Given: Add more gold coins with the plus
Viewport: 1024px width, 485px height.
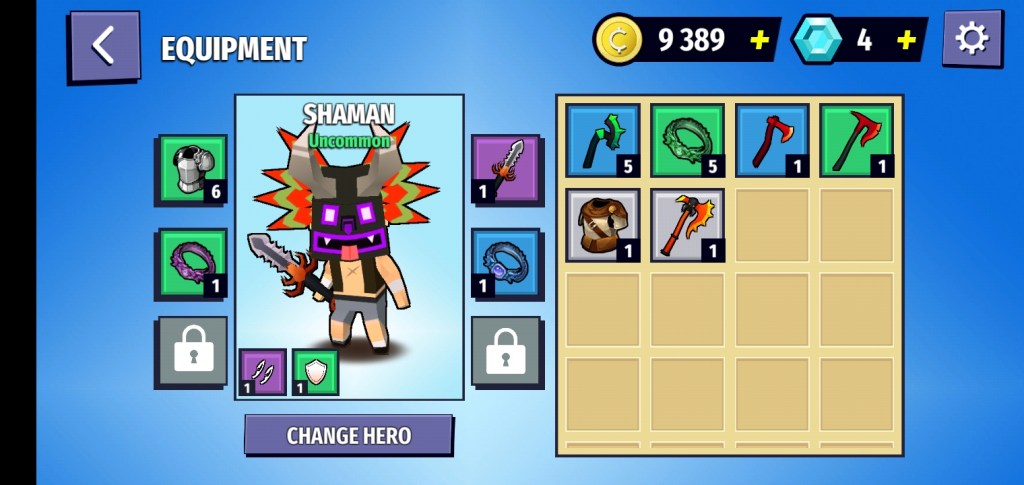Looking at the screenshot, I should [x=760, y=40].
